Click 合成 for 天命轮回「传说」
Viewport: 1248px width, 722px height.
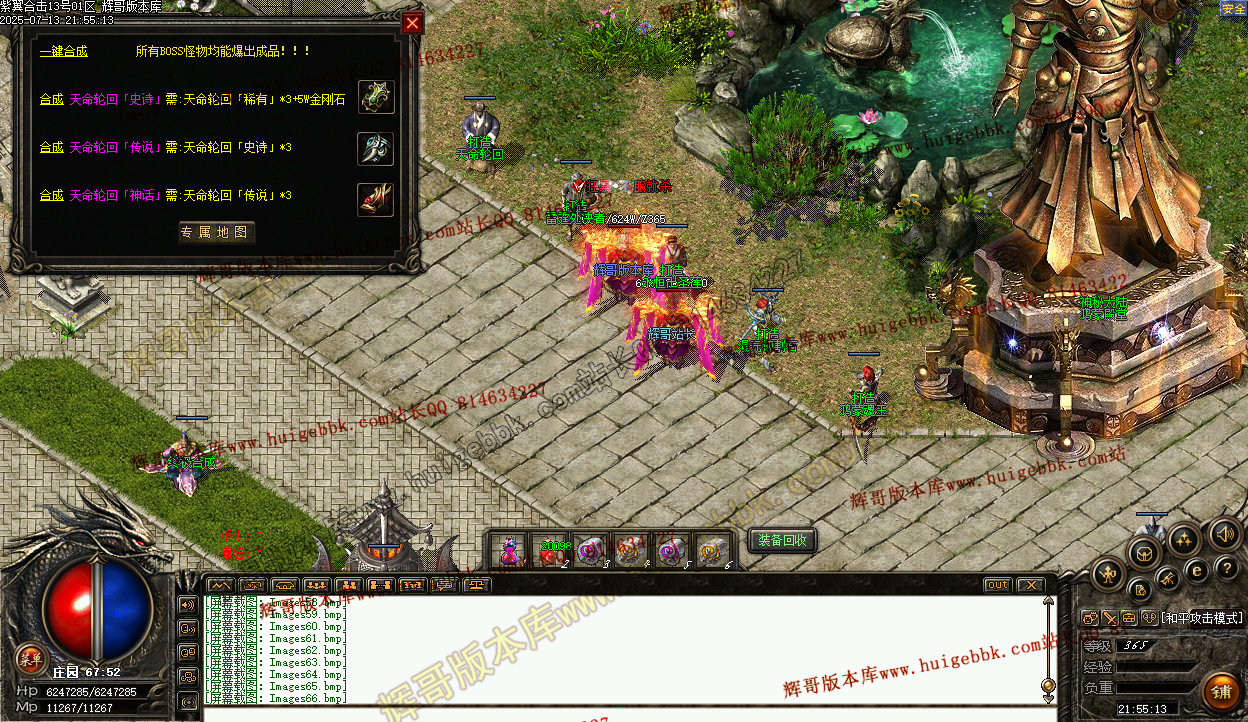point(51,148)
